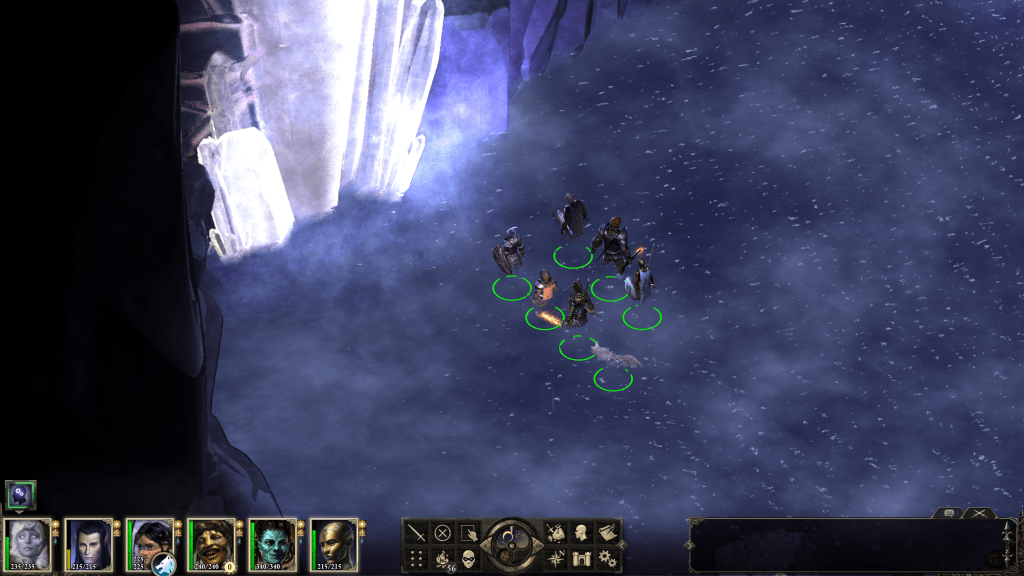Open the inventory sack icon
This screenshot has height=576, width=1024.
coord(556,532)
